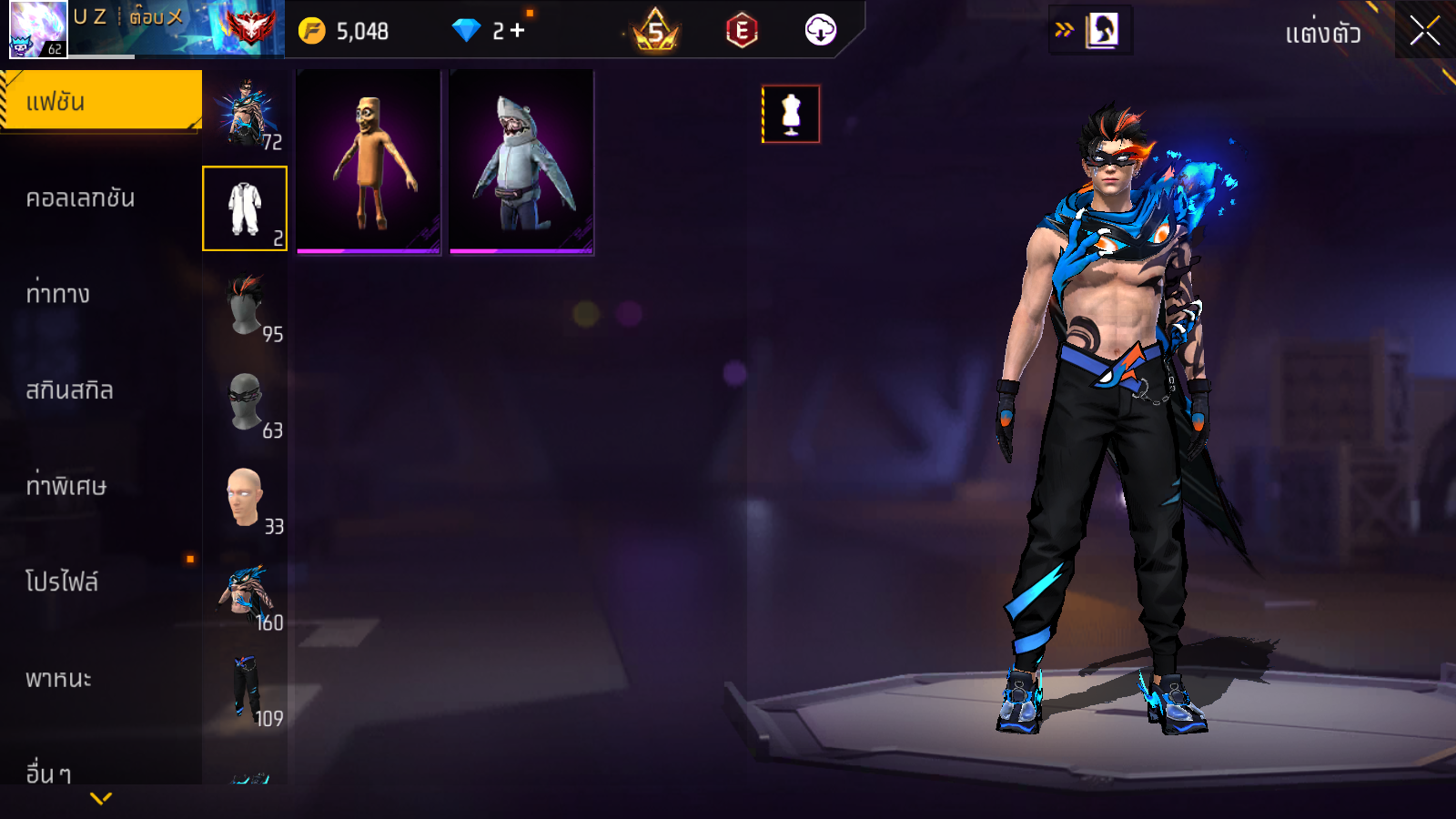
Task: Open the cloud download icon
Action: (x=820, y=31)
